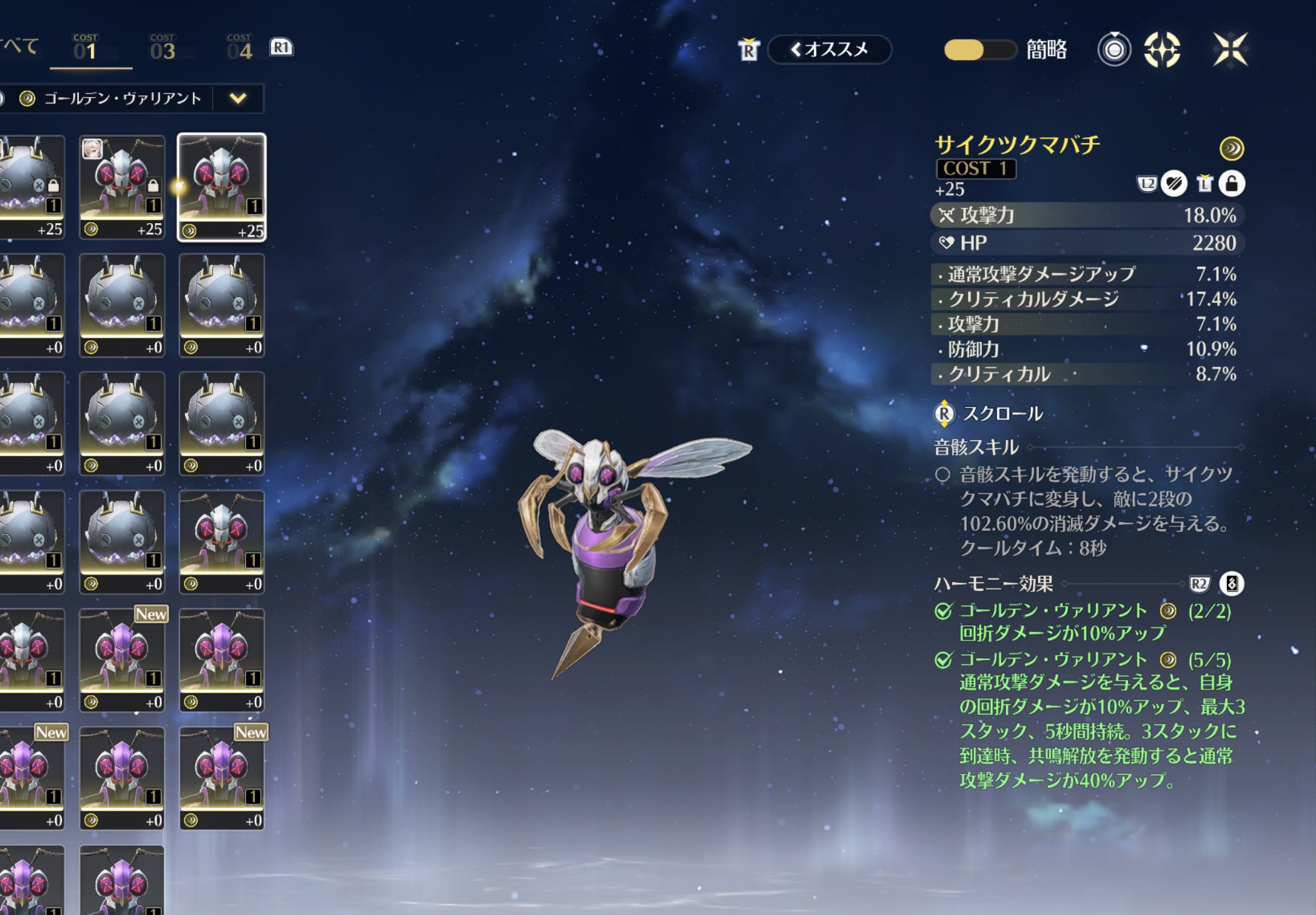Viewport: 1316px width, 915px height.
Task: Select the highlighted +25 サイクツクマバチ echo
Action: (222, 187)
